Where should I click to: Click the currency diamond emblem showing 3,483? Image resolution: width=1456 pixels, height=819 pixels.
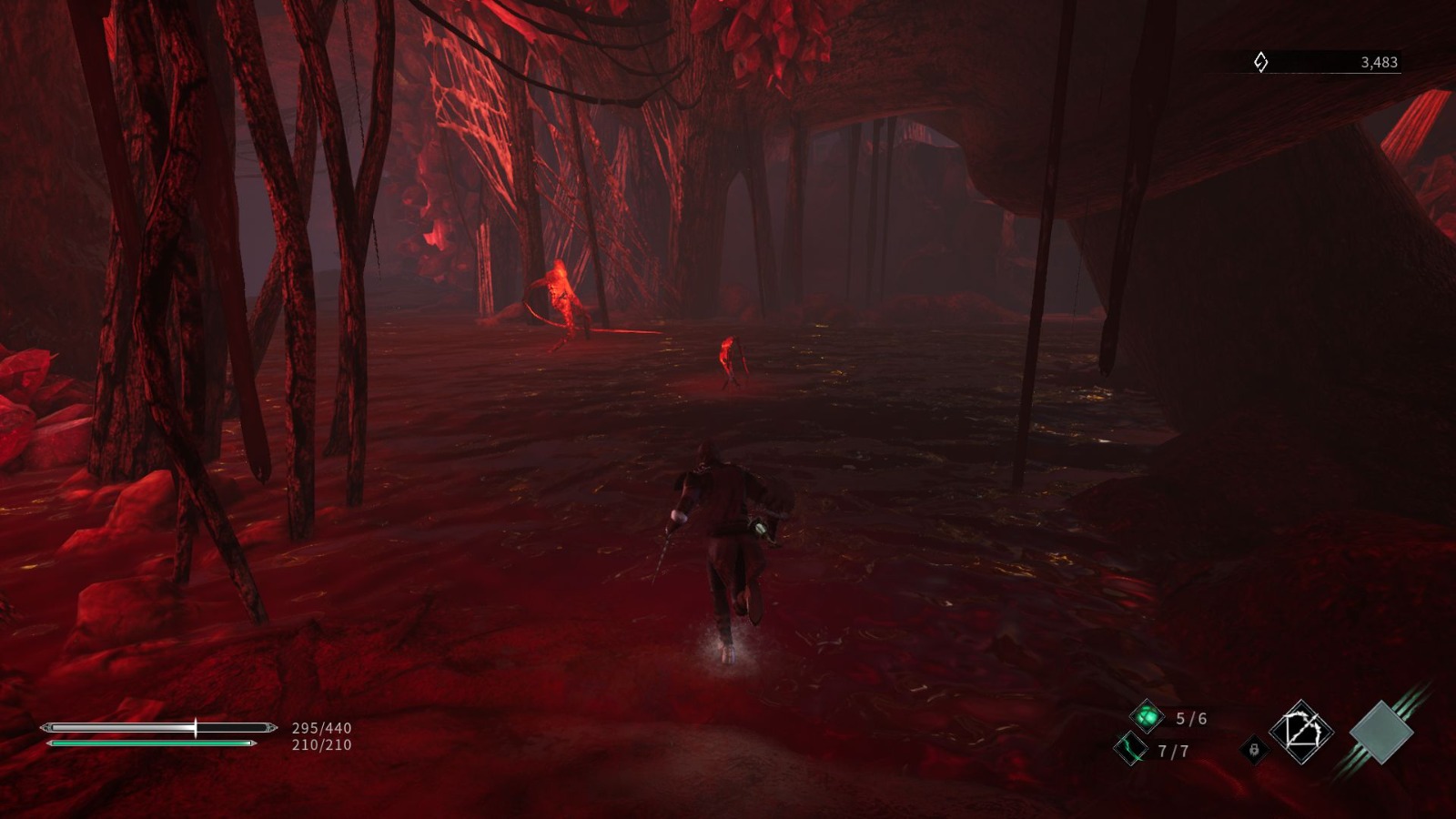pos(1261,60)
